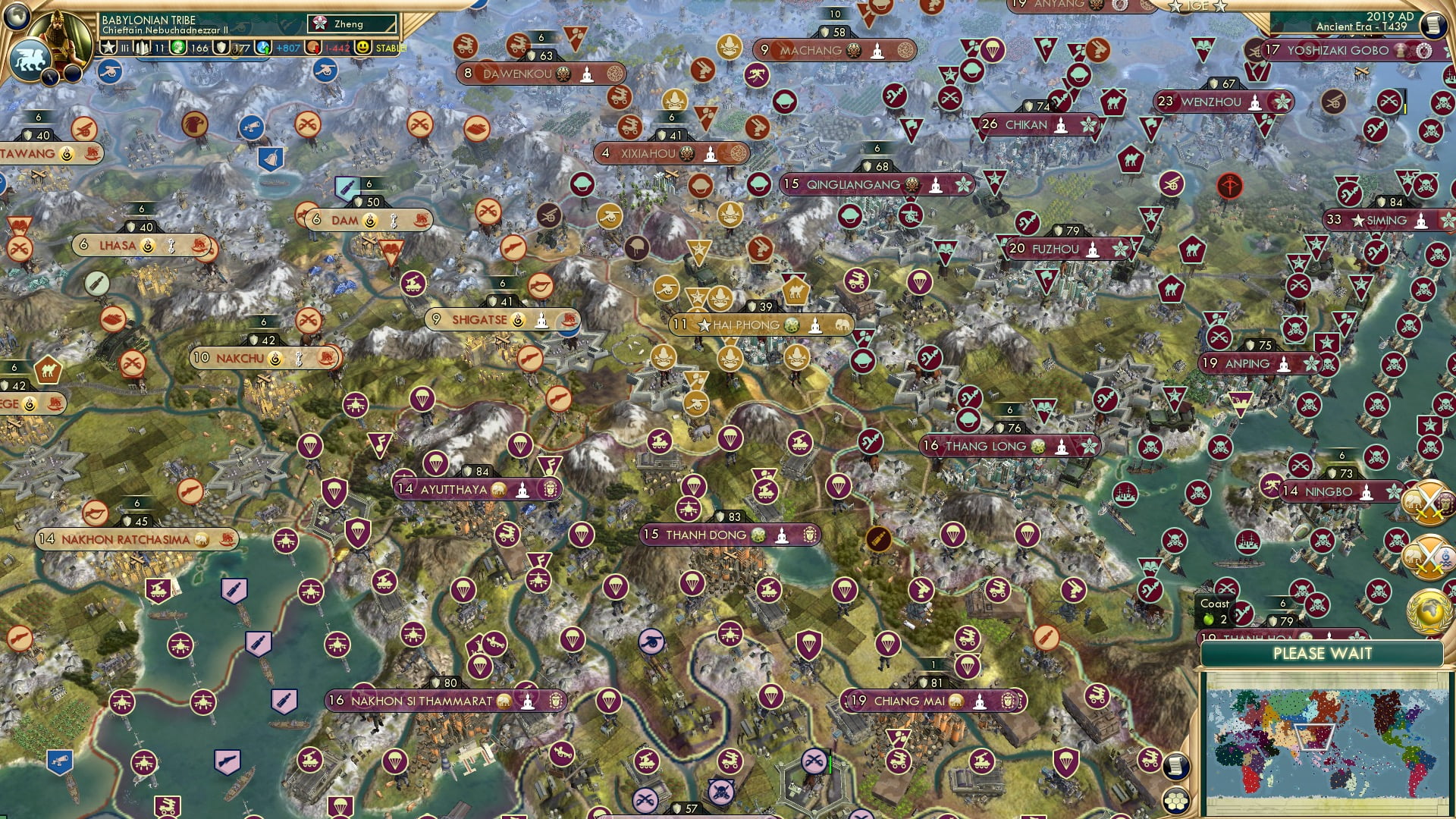Viewport: 1456px width, 819px height.
Task: Click the Zheng research progress bar
Action: (x=352, y=24)
